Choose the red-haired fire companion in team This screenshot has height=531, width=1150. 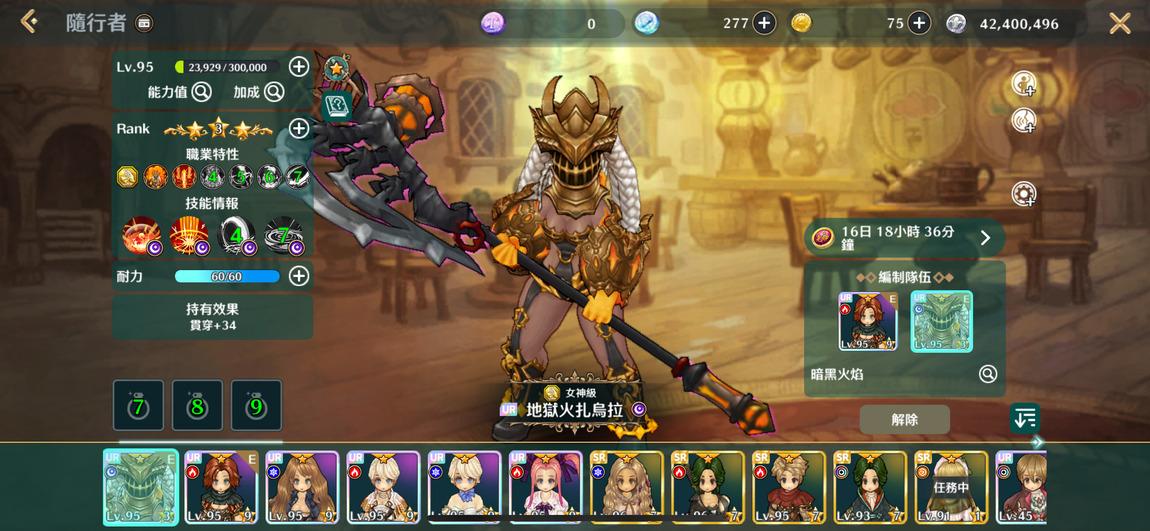[x=867, y=321]
